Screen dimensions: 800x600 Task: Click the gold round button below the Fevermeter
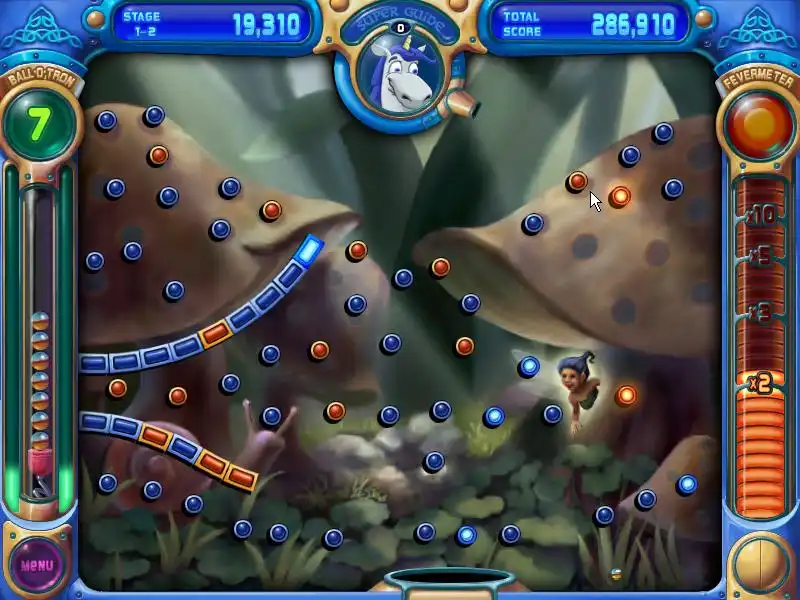tap(761, 563)
